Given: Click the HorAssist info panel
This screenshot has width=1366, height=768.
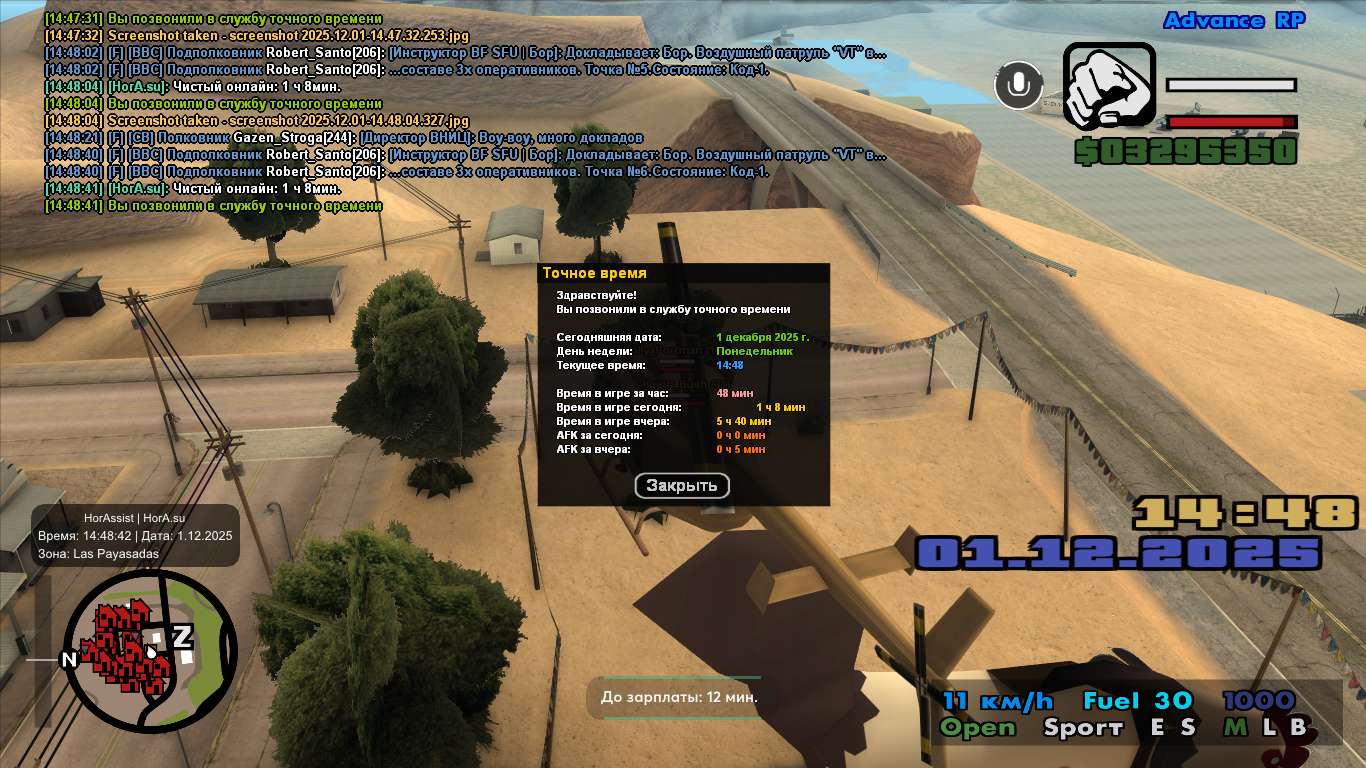Looking at the screenshot, I should (x=135, y=536).
